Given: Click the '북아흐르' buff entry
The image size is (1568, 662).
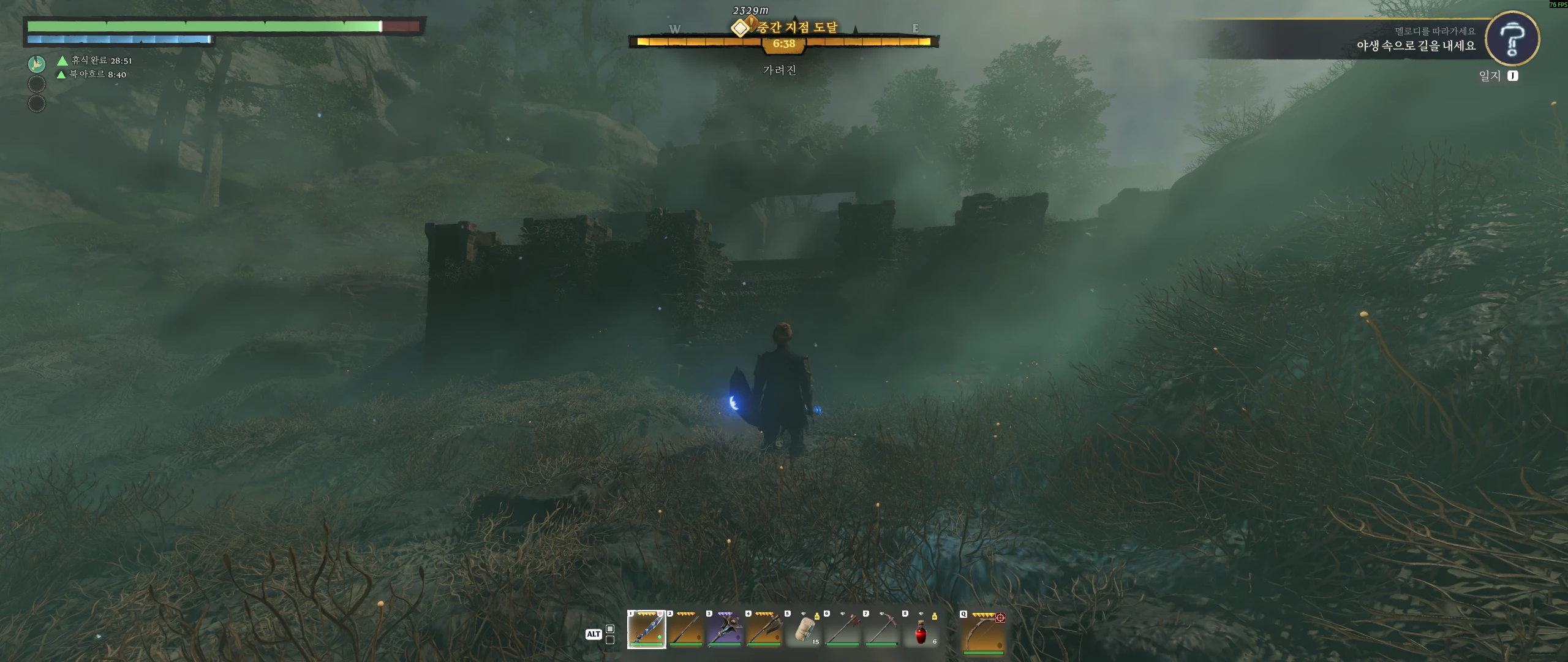Looking at the screenshot, I should [x=92, y=74].
